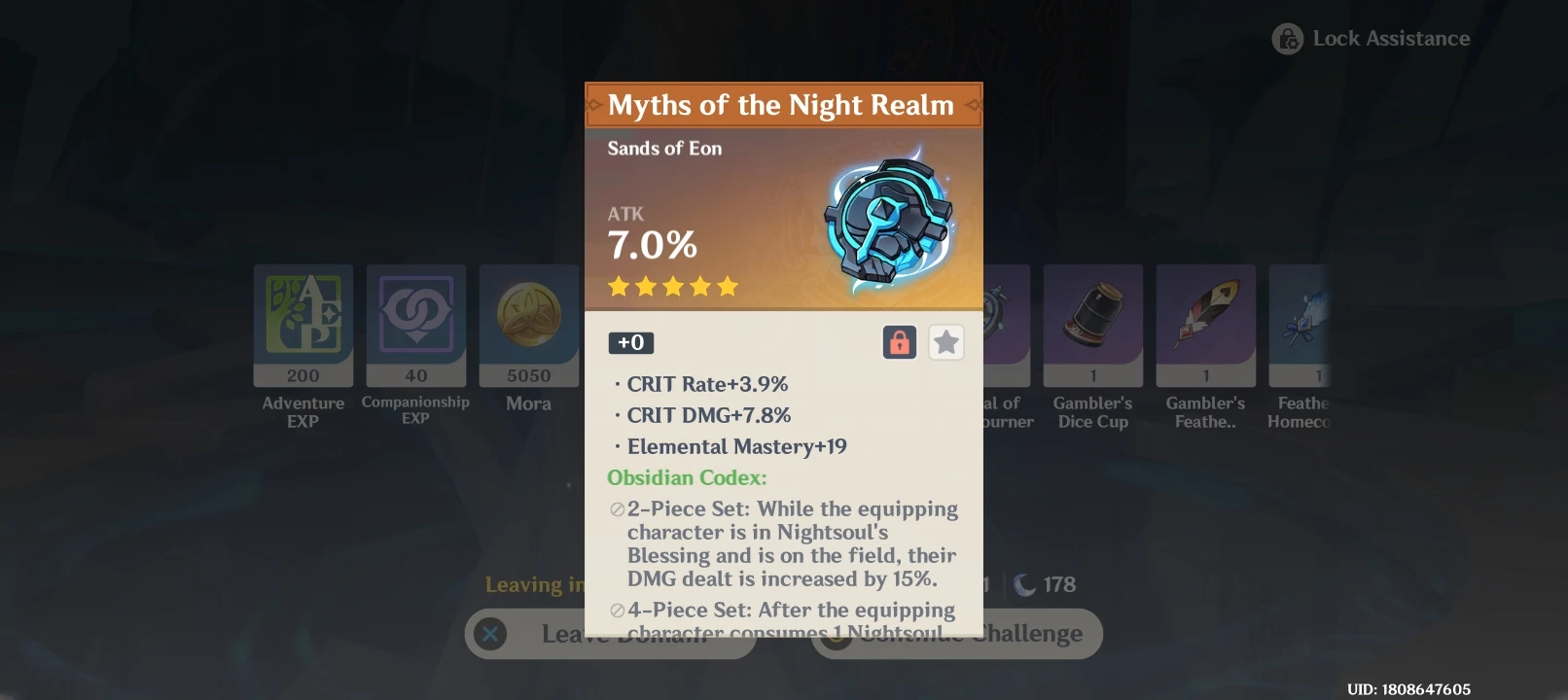The image size is (1568, 700).
Task: Toggle the favorite star marker on the artifact
Action: click(944, 342)
